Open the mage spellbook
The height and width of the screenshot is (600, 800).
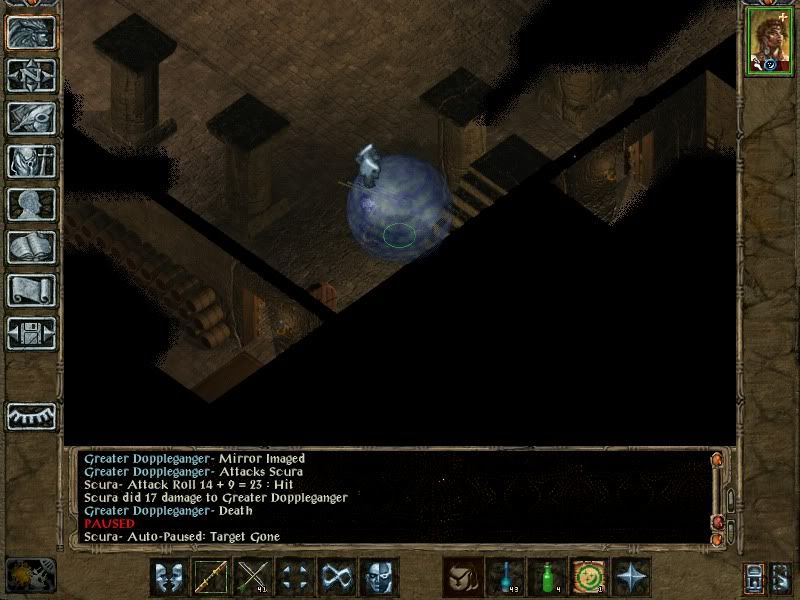[32, 247]
